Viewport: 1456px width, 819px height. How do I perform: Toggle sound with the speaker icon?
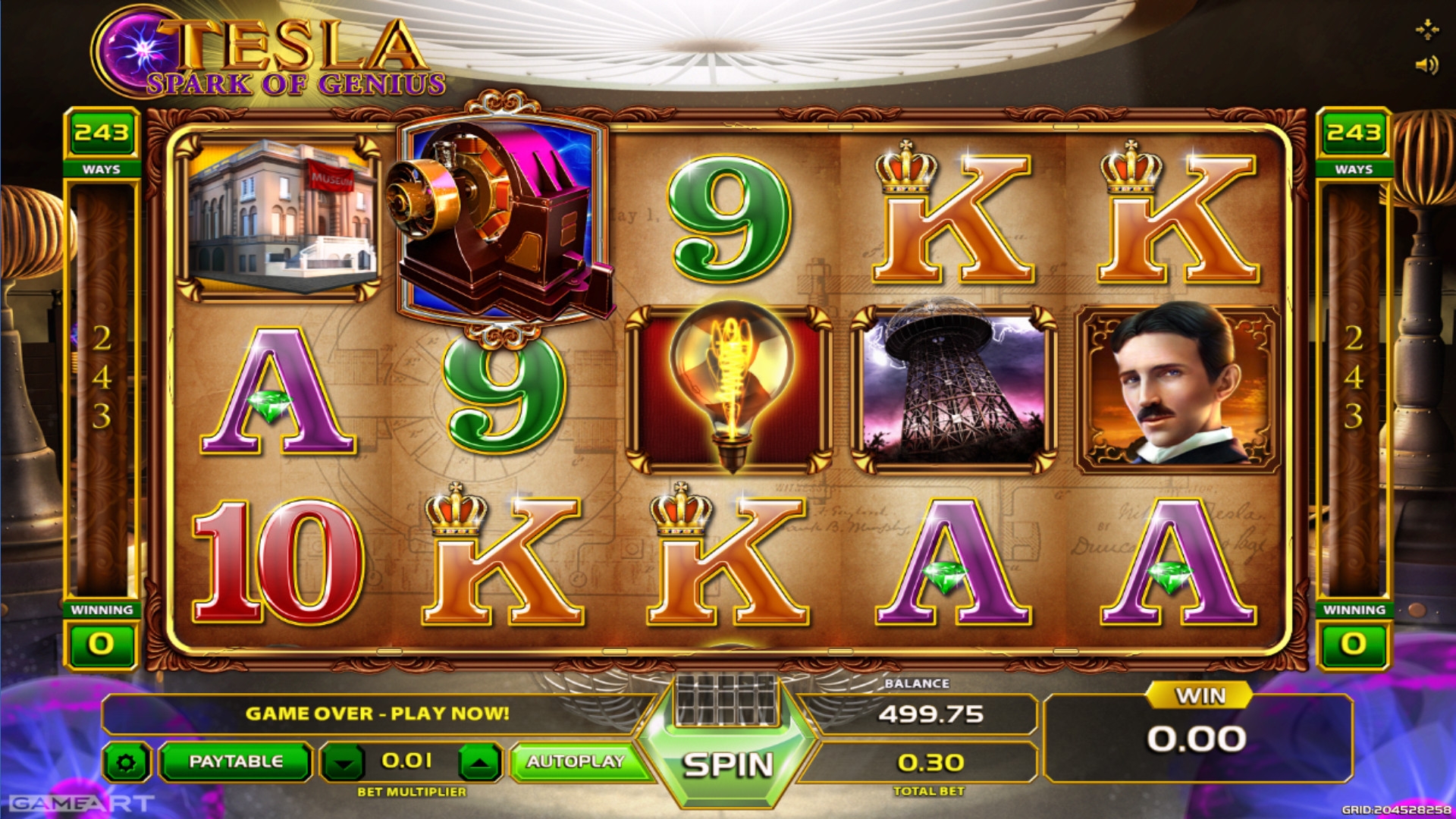[x=1426, y=65]
